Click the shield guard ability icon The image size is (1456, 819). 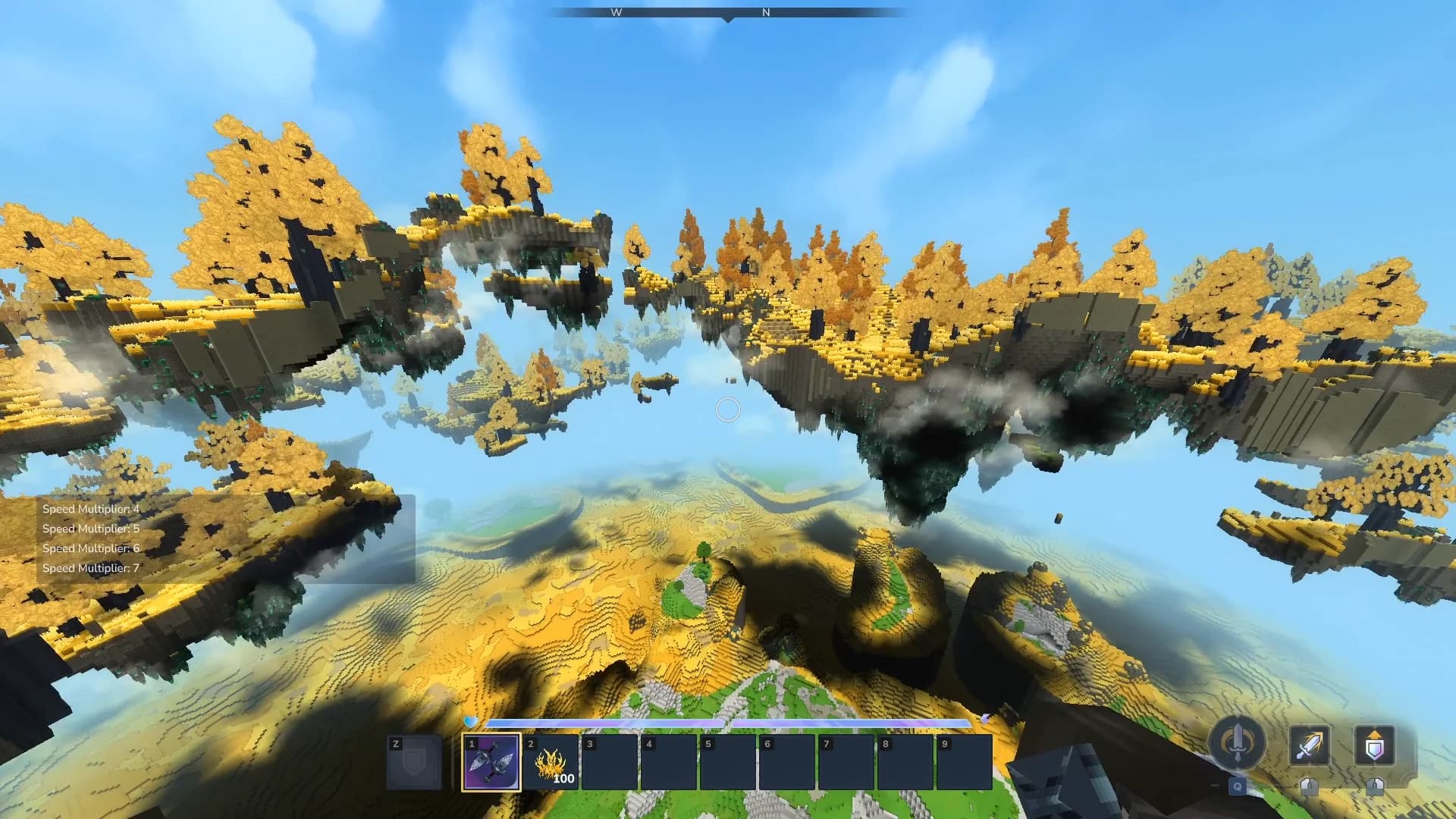[x=1374, y=745]
